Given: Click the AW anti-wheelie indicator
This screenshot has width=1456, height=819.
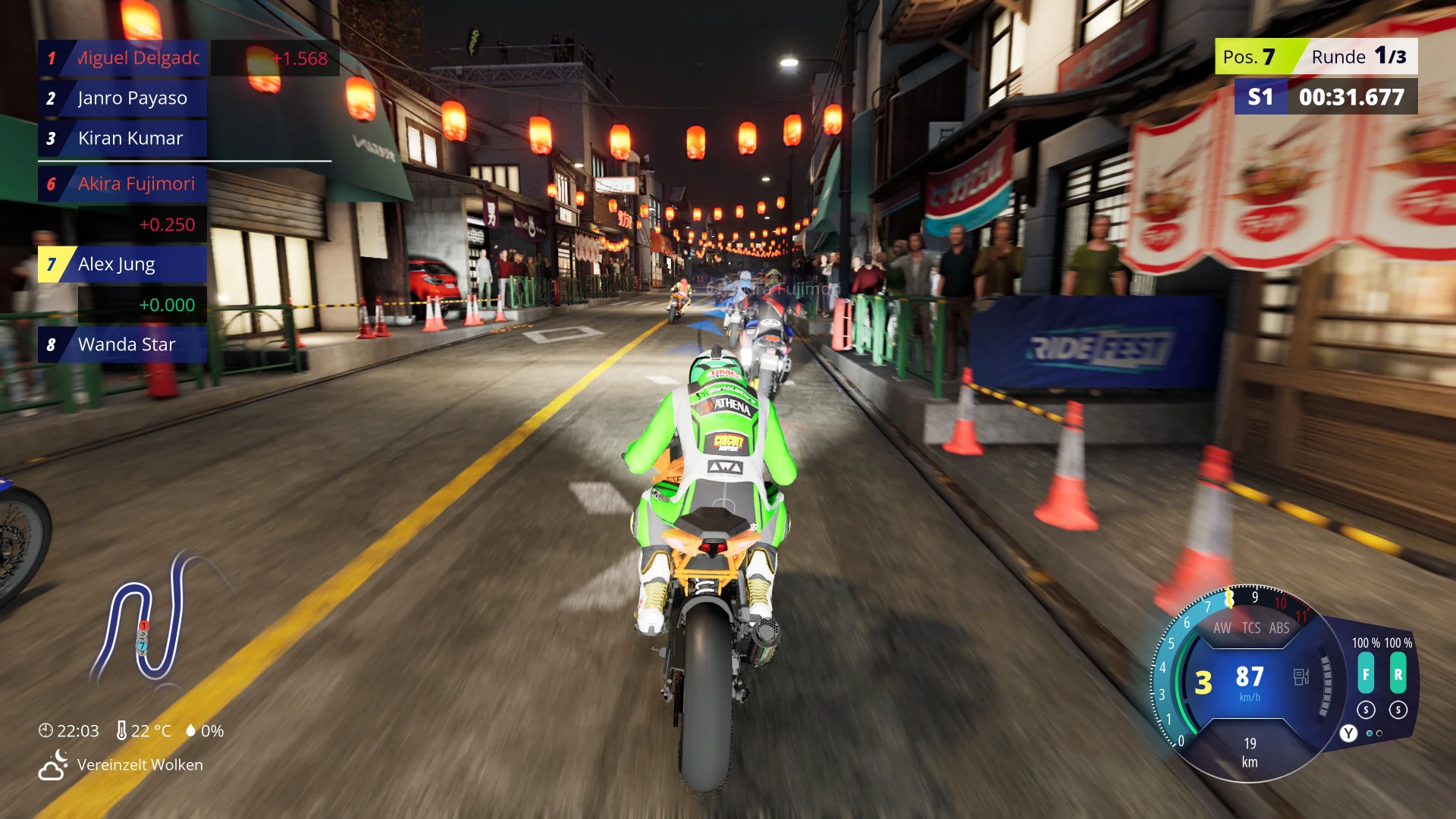Looking at the screenshot, I should click(1222, 628).
